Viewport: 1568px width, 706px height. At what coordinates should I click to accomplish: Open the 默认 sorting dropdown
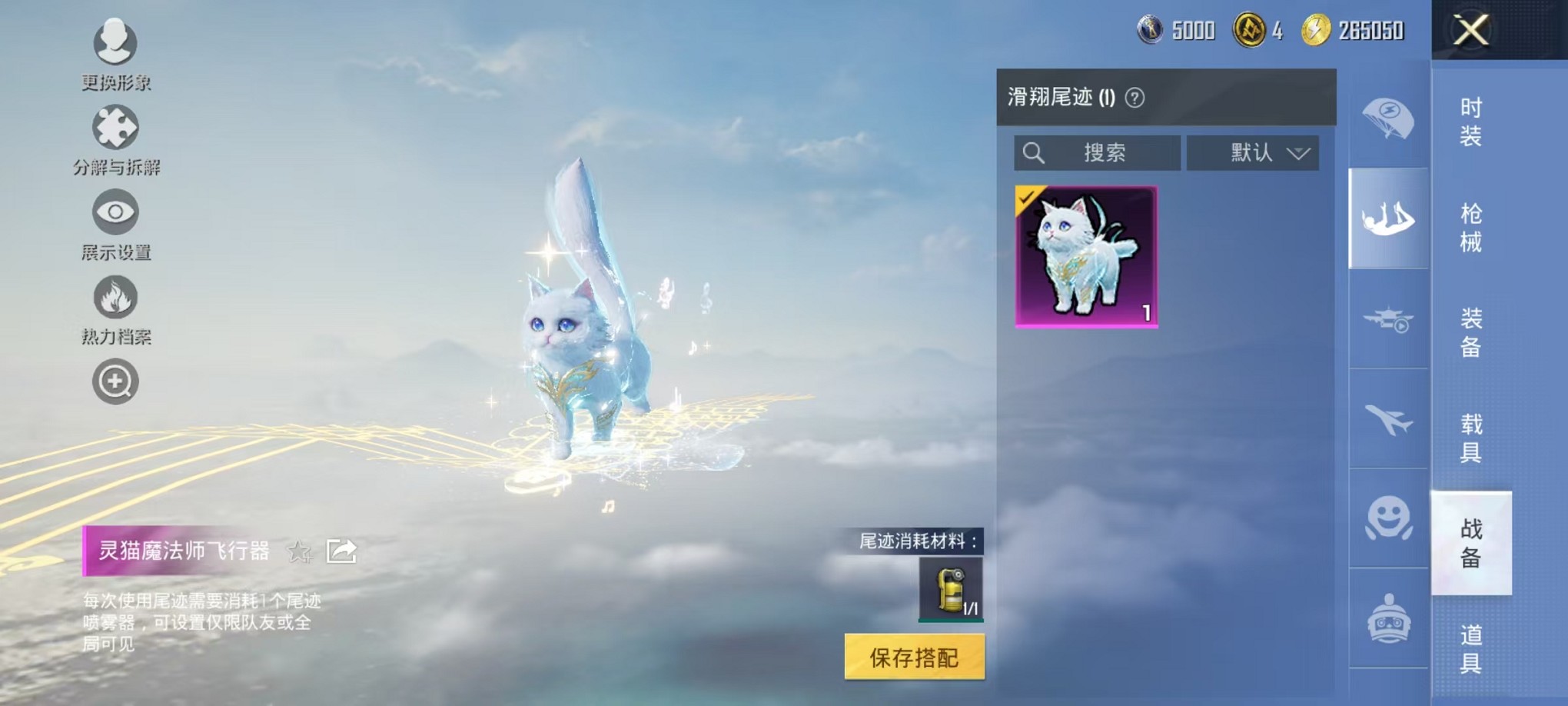(x=1252, y=152)
